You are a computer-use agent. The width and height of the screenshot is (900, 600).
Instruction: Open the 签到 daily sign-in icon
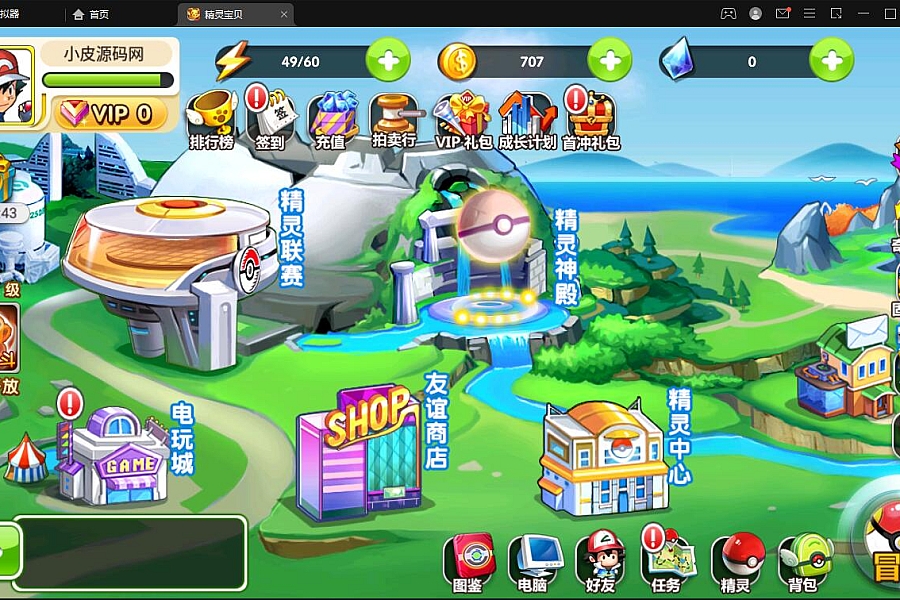coord(270,118)
